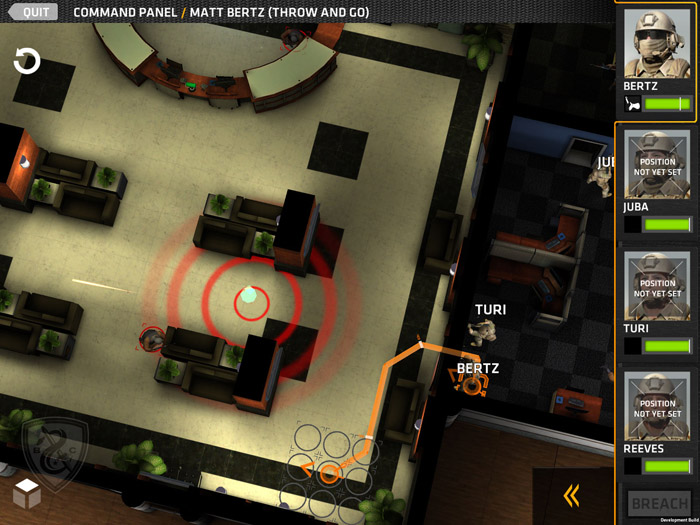Click the circular undo arrow icon

27,62
